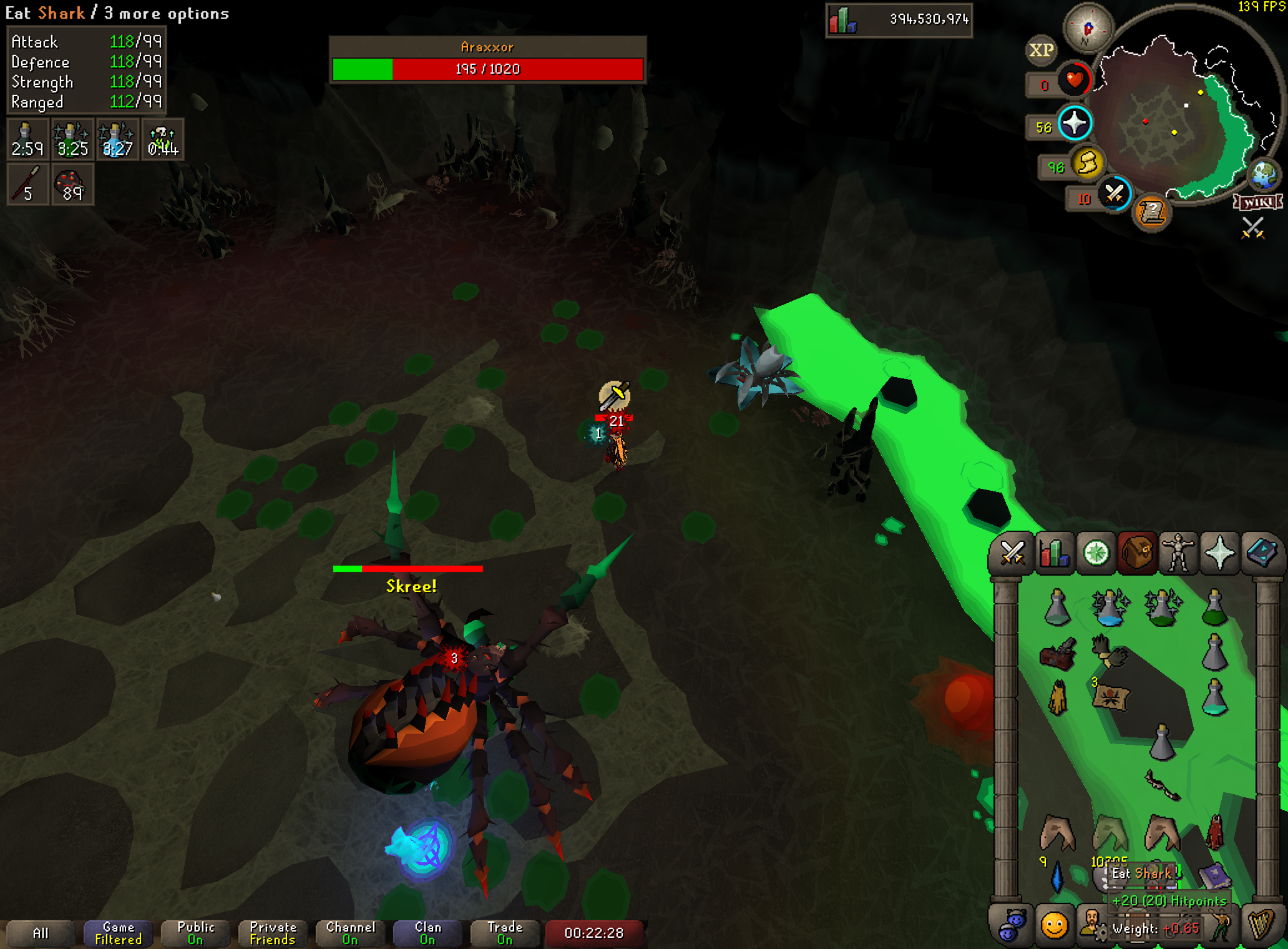Toggle the XP drops button
1288x949 pixels.
pos(1041,50)
